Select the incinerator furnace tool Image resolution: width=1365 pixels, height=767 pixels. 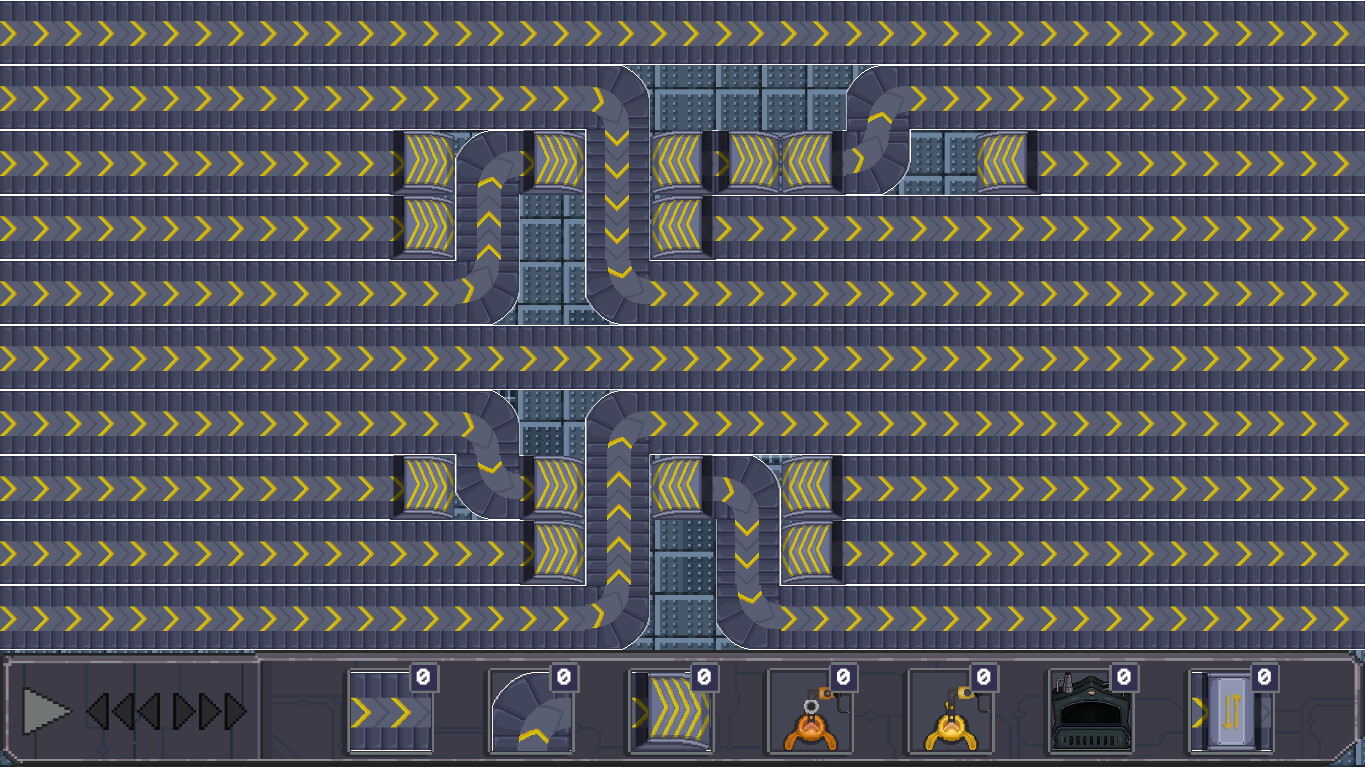1090,712
